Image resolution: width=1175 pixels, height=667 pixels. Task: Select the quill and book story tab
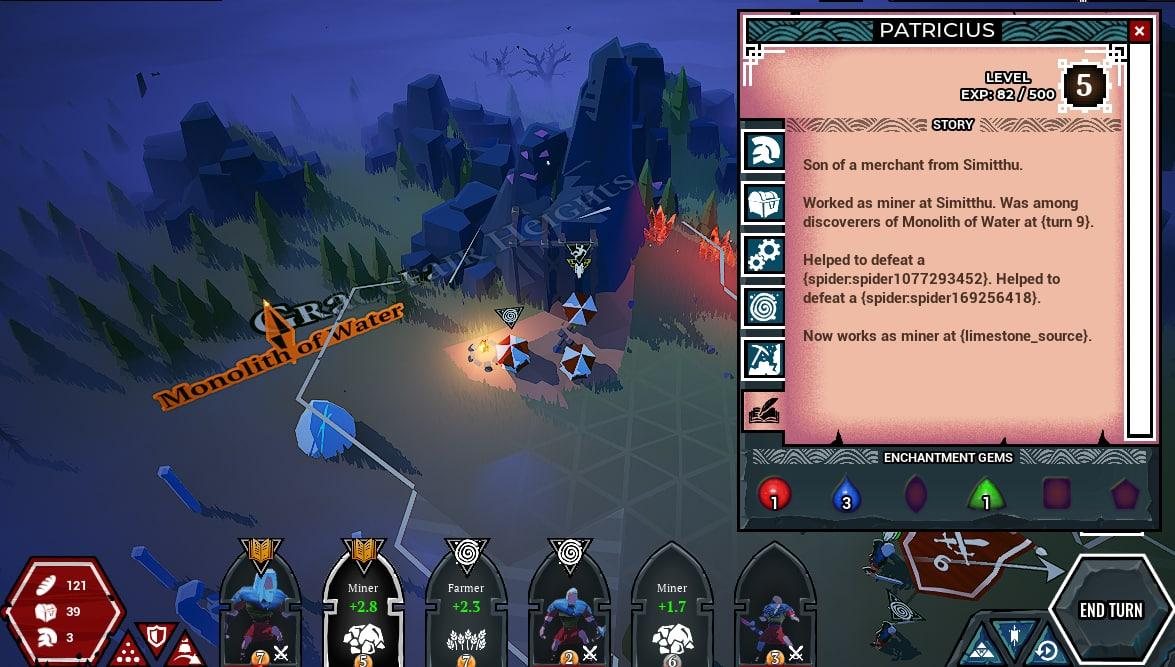pos(764,410)
